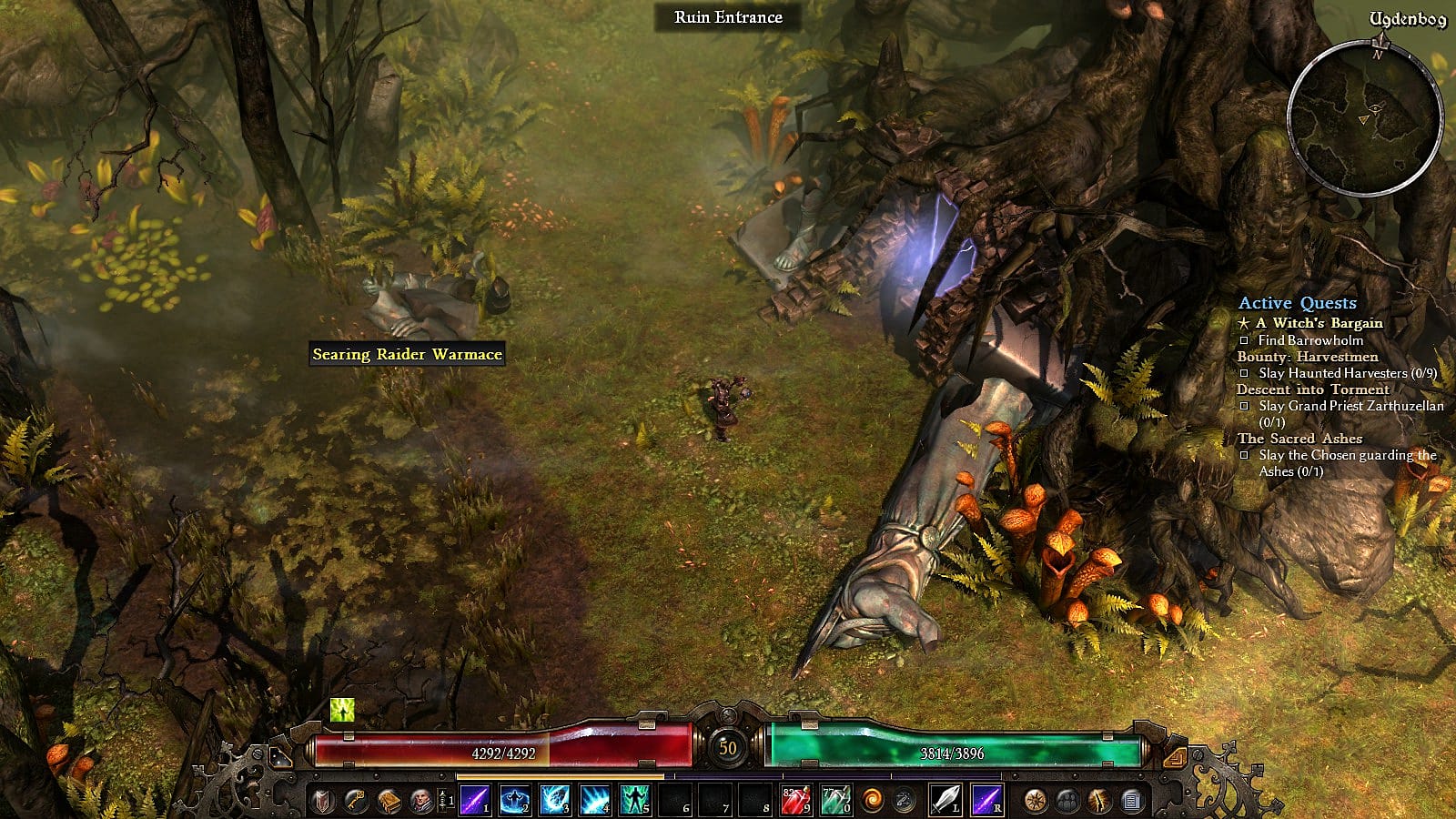Cast the icy meteor skill in slot 3

pyautogui.click(x=555, y=801)
